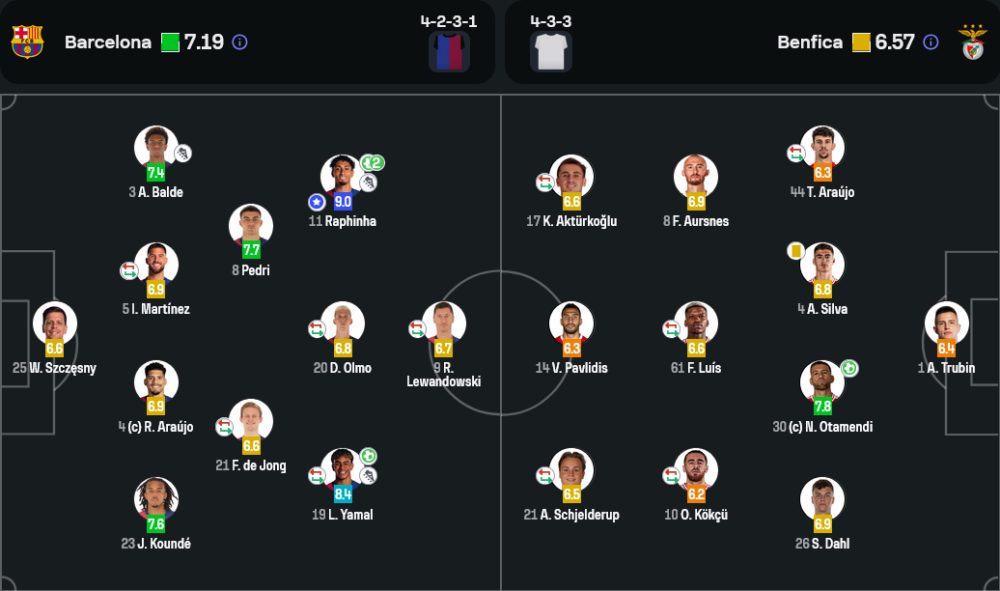Show Benfica rating info tooltip

[x=931, y=42]
